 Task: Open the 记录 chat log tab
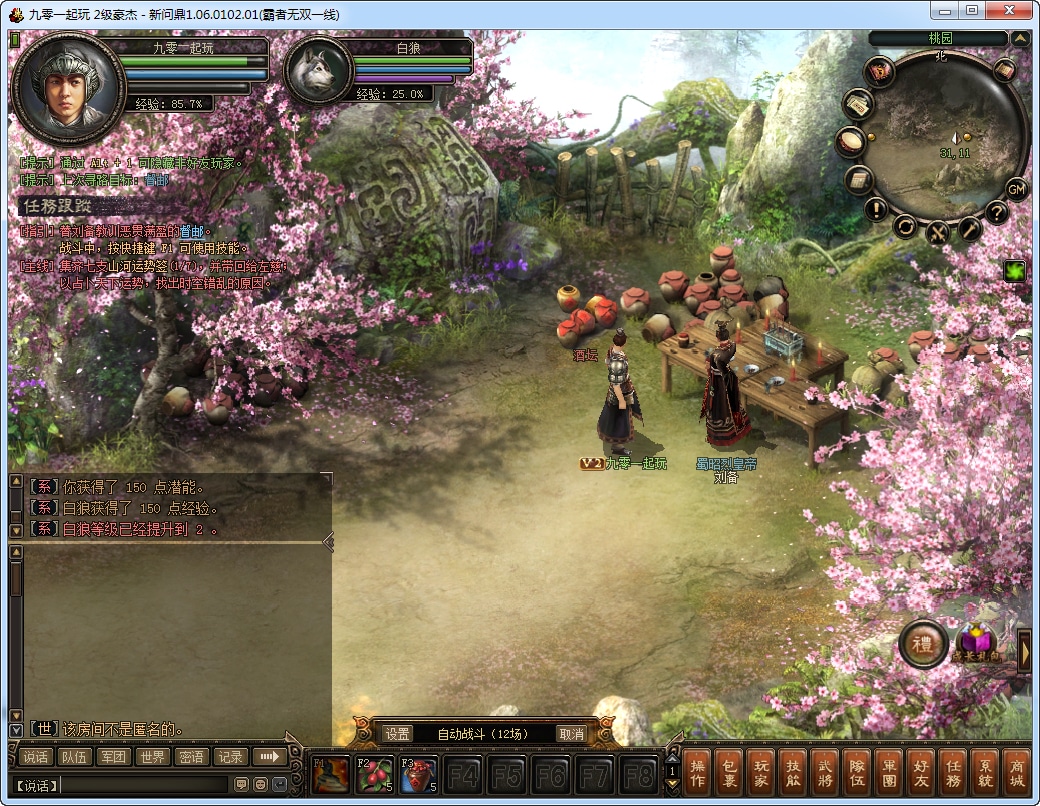230,757
